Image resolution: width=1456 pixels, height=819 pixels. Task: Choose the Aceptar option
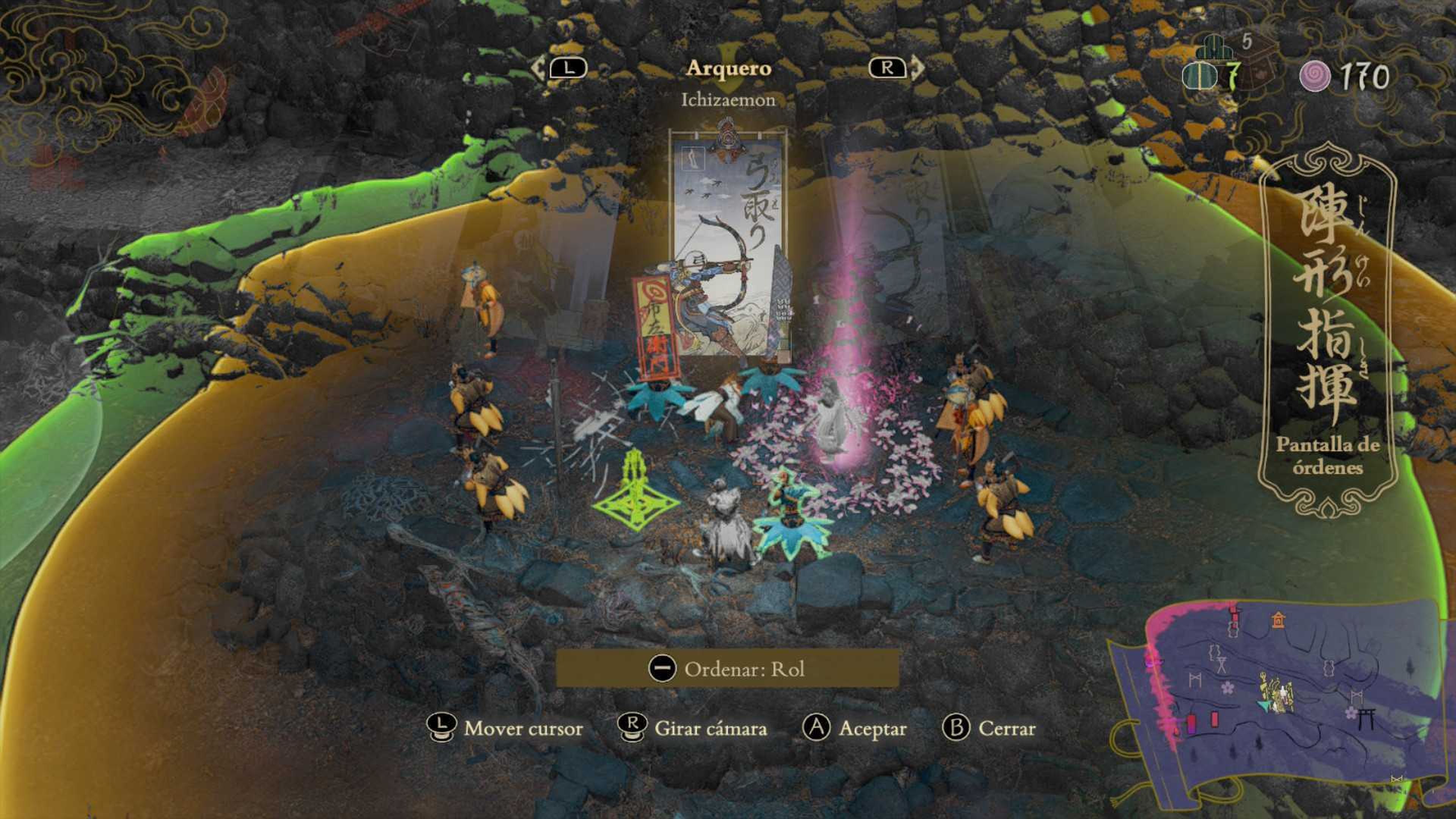(855, 728)
